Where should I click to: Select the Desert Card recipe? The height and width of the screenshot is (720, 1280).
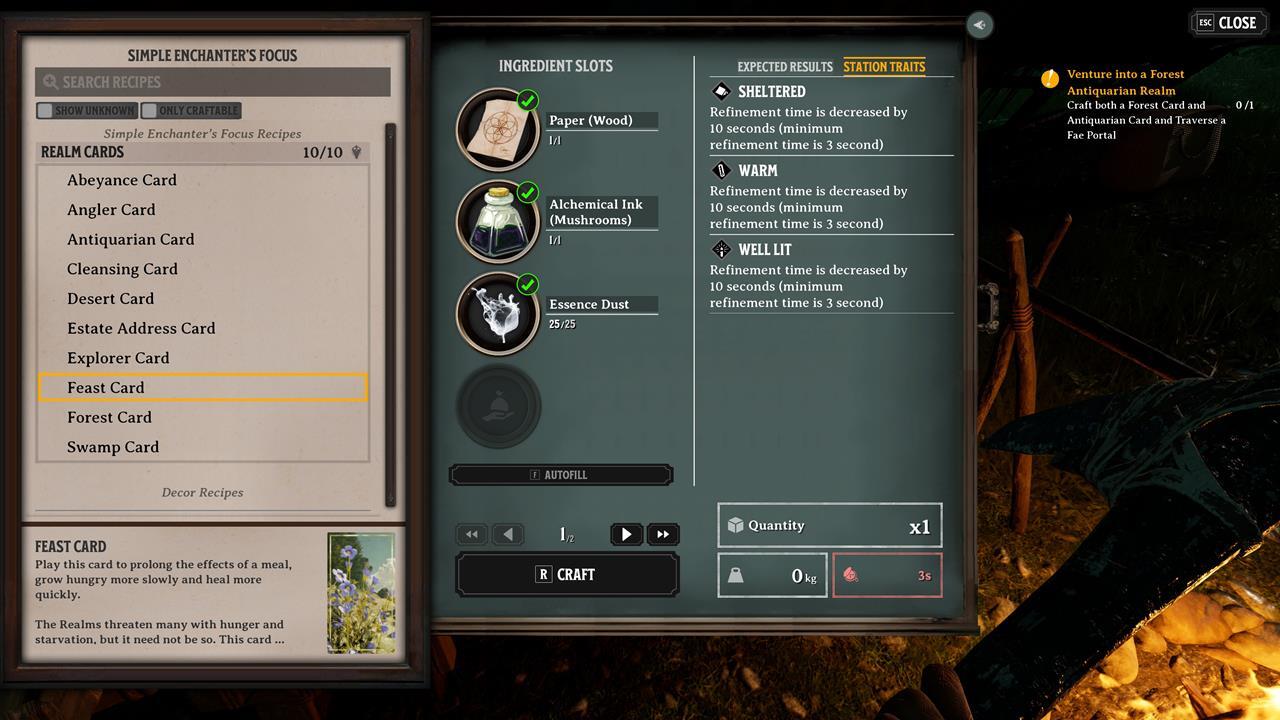(110, 299)
